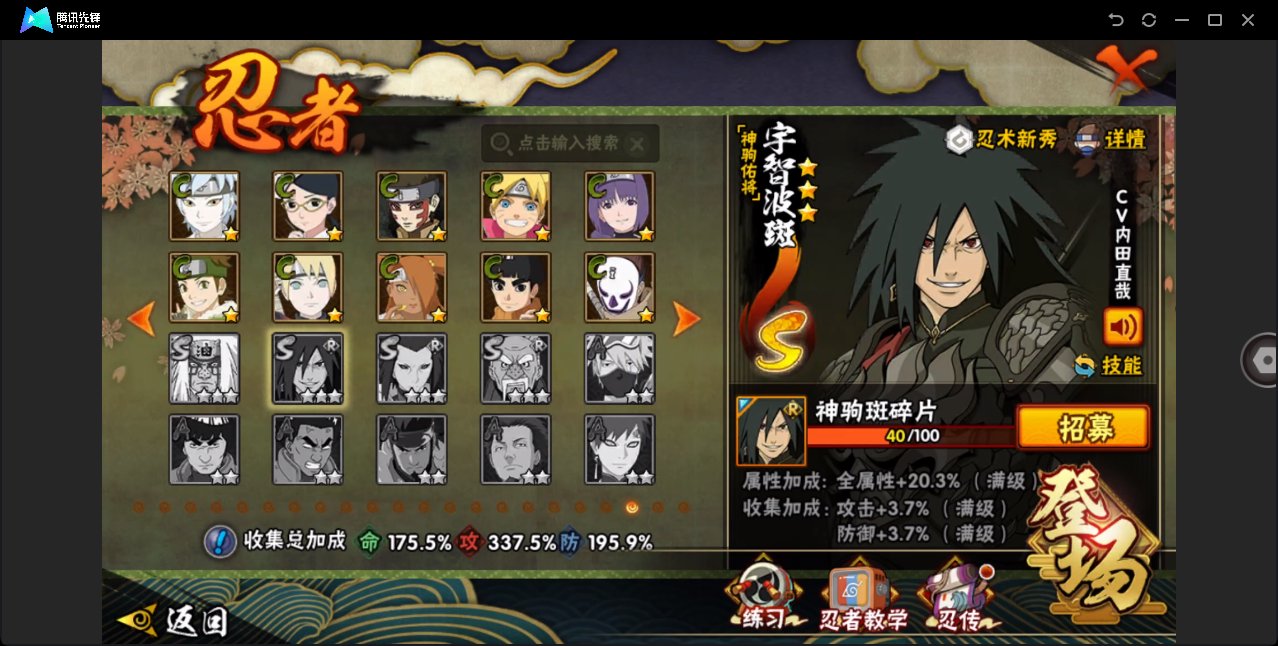Go back with the 返回 button
The image size is (1278, 646).
172,621
